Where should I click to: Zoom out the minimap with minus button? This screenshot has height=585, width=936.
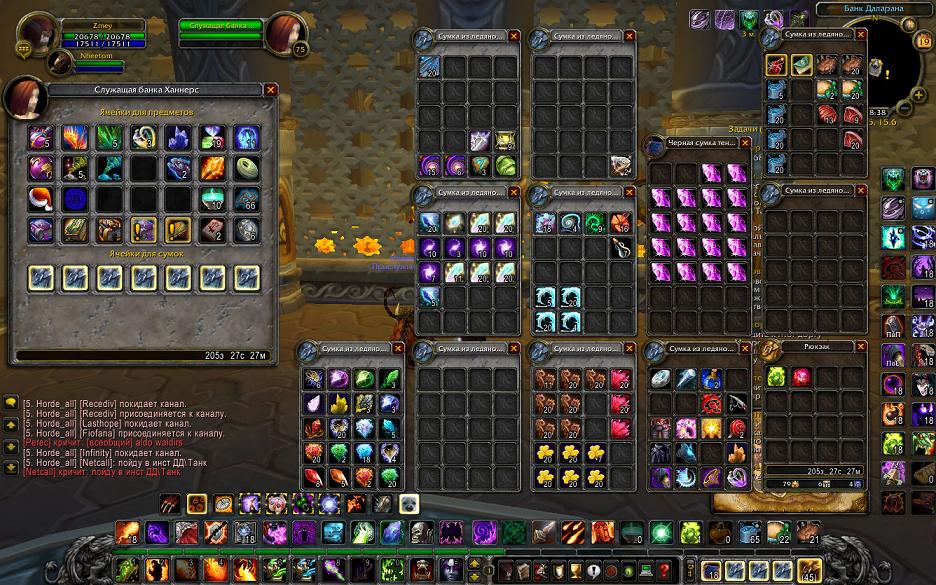point(905,106)
